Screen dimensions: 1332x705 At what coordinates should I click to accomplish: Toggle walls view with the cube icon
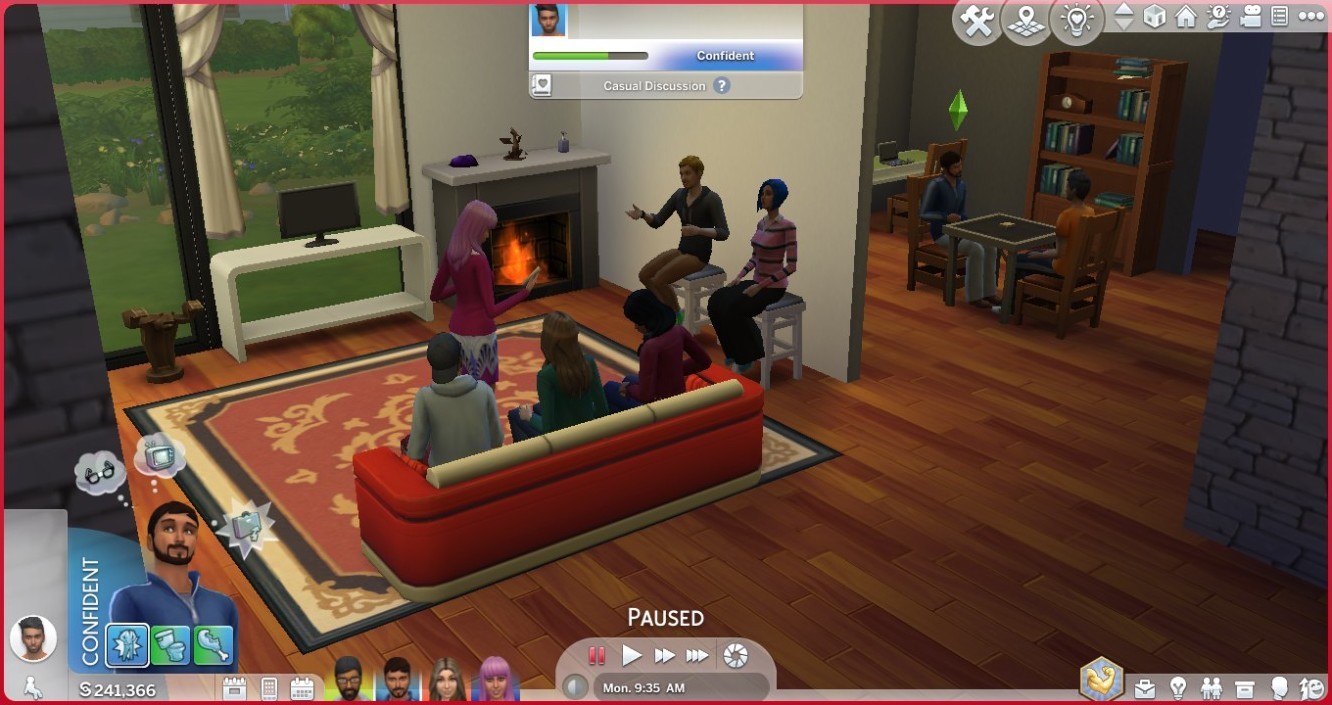(1154, 17)
